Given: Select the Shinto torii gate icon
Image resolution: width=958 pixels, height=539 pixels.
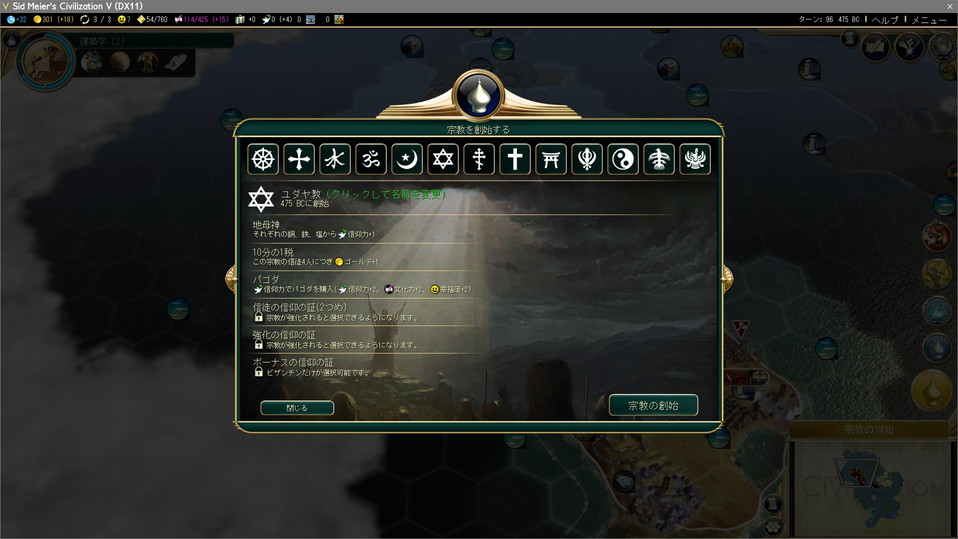Looking at the screenshot, I should click(551, 159).
